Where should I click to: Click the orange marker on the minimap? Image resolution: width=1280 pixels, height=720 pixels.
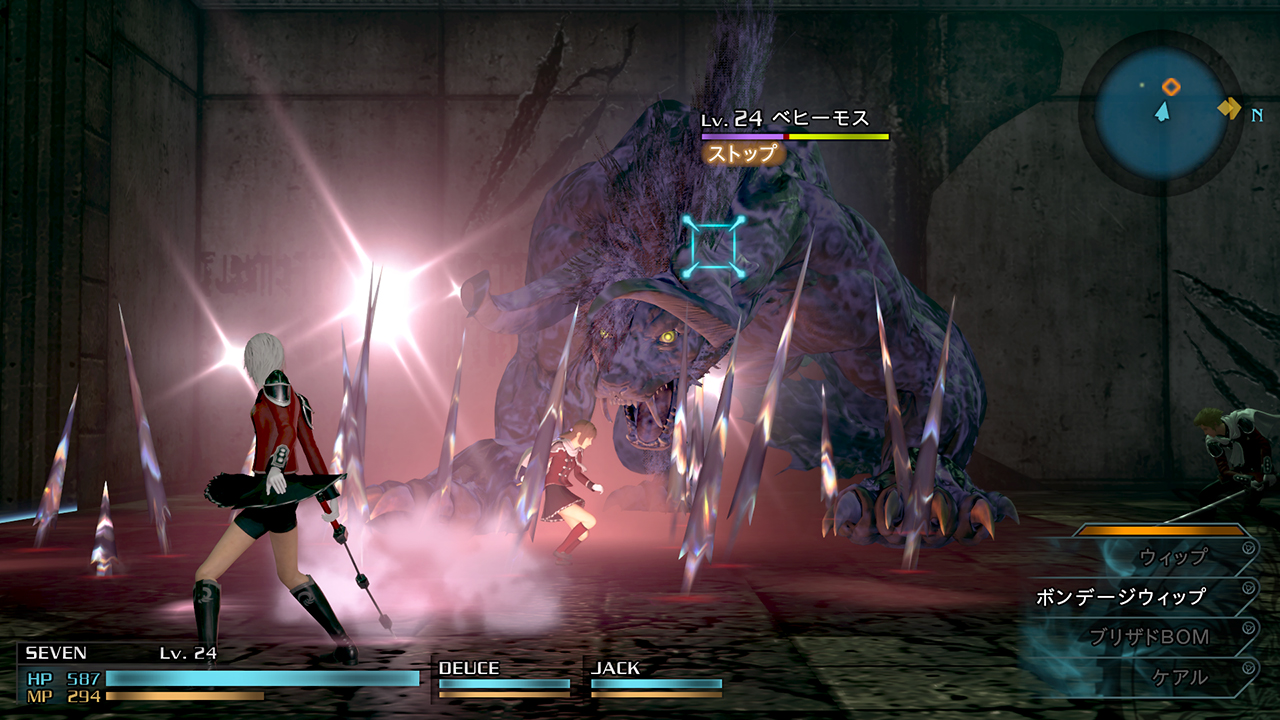tap(1171, 87)
